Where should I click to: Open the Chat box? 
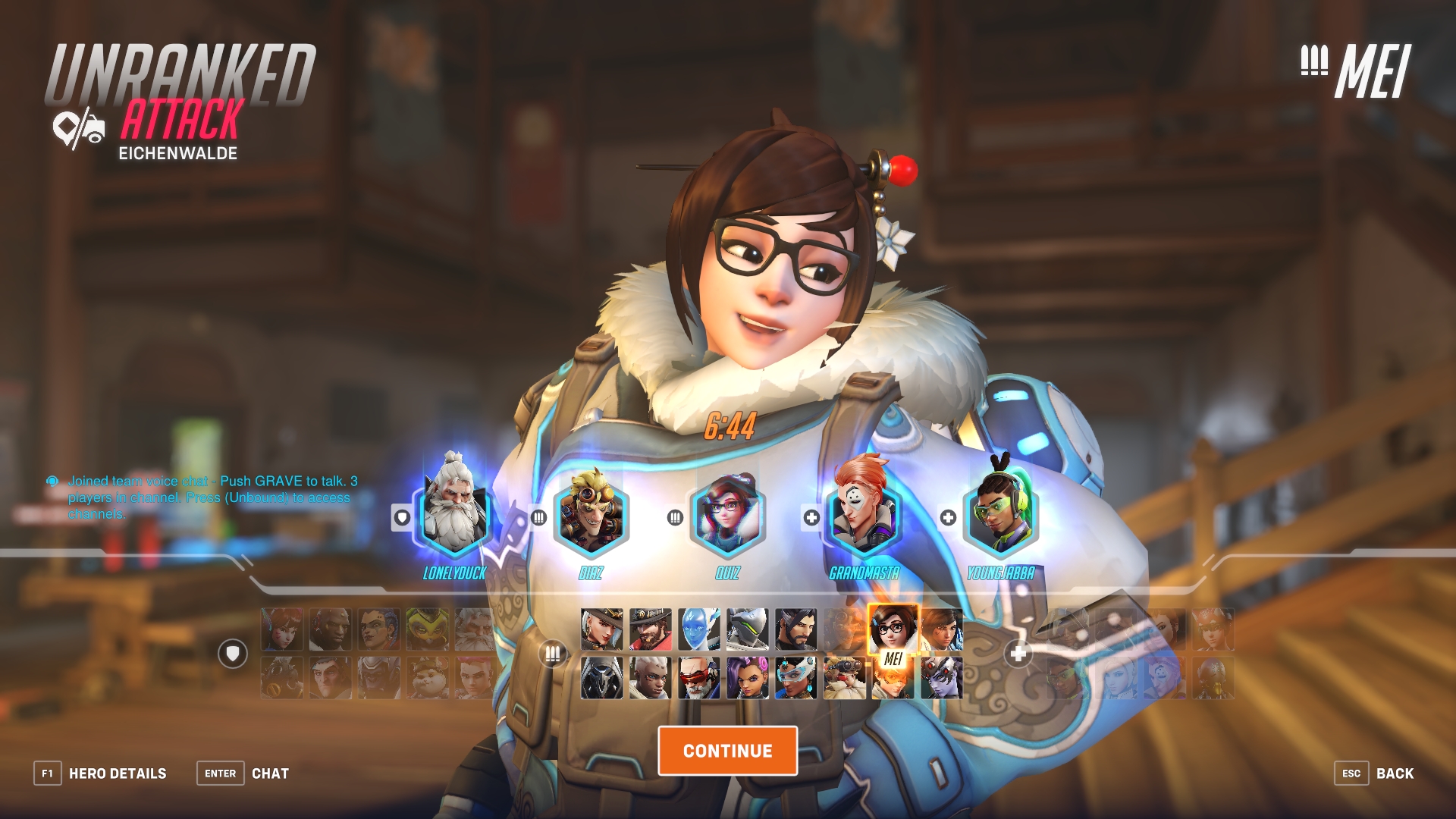tap(243, 773)
